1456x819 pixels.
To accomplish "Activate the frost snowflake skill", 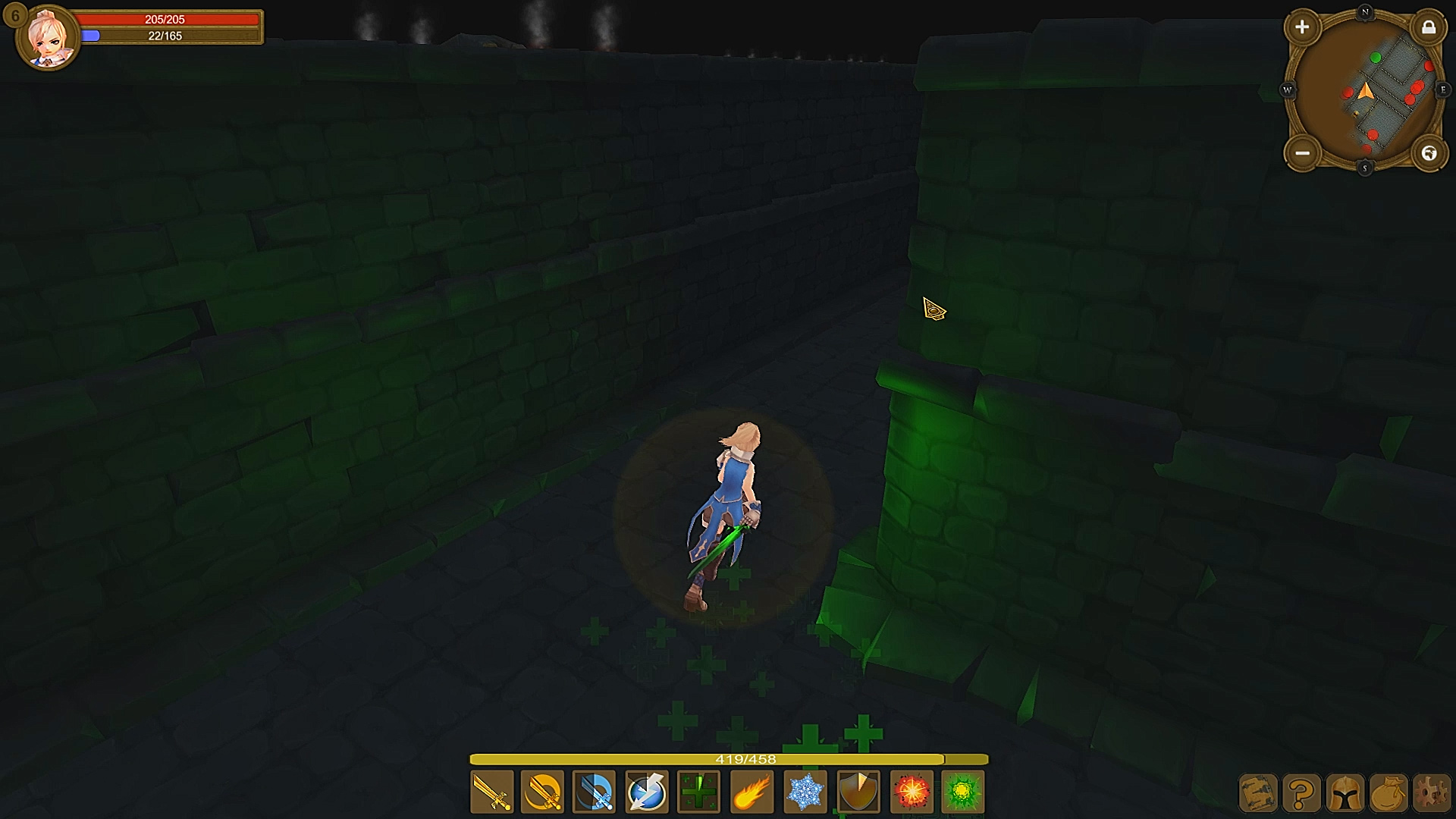I will coord(805,791).
